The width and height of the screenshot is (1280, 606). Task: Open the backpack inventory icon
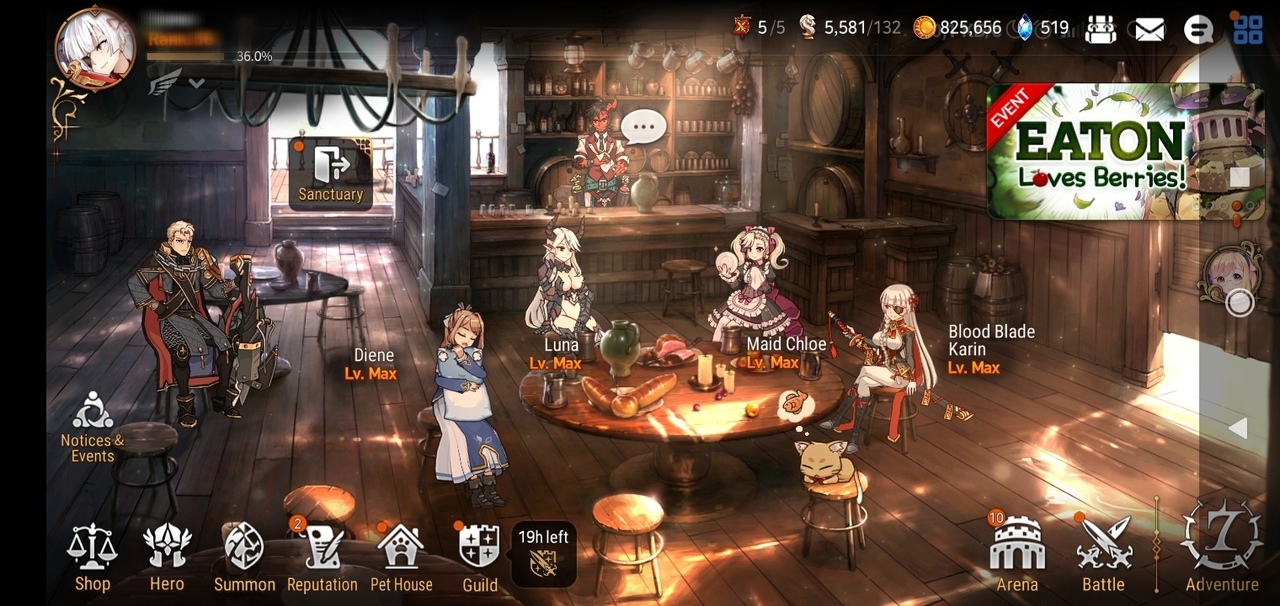click(1100, 29)
